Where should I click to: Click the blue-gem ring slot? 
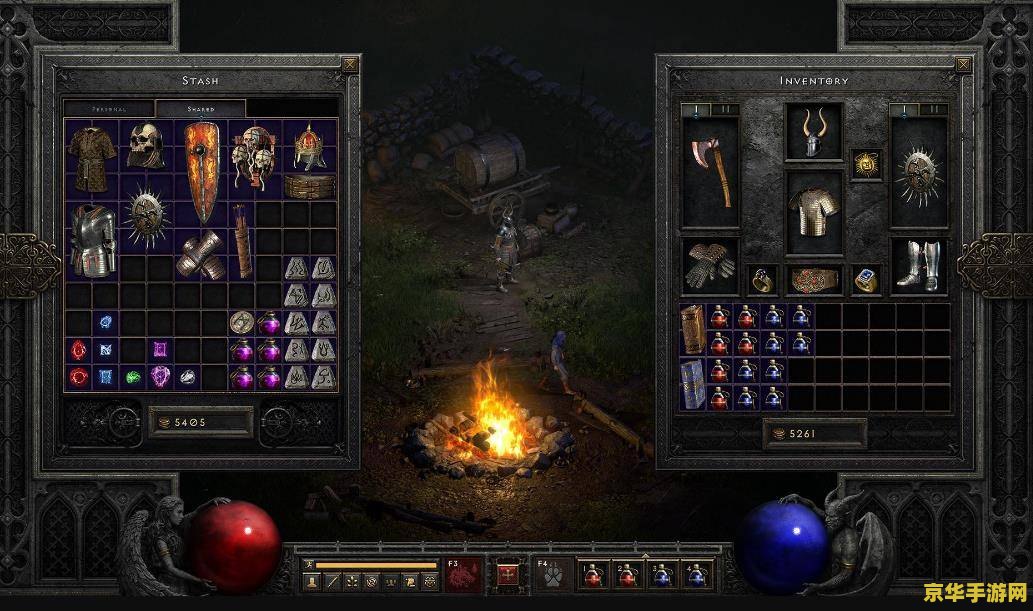click(x=866, y=280)
